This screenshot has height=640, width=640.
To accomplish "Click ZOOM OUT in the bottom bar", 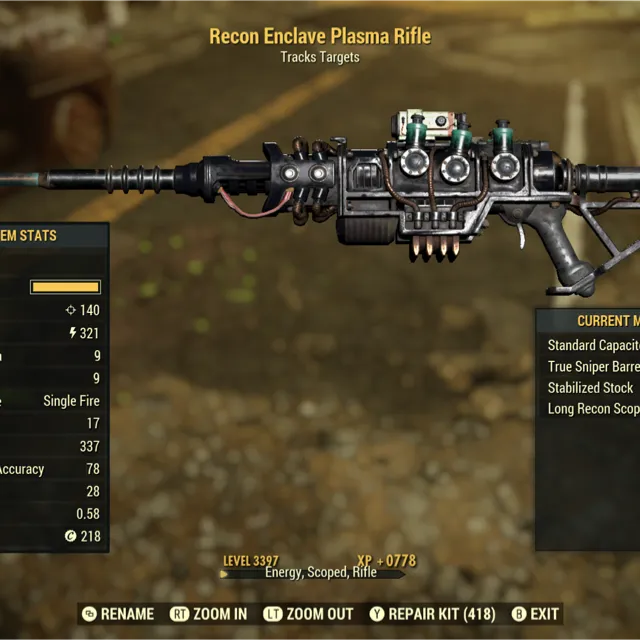I will pyautogui.click(x=308, y=614).
